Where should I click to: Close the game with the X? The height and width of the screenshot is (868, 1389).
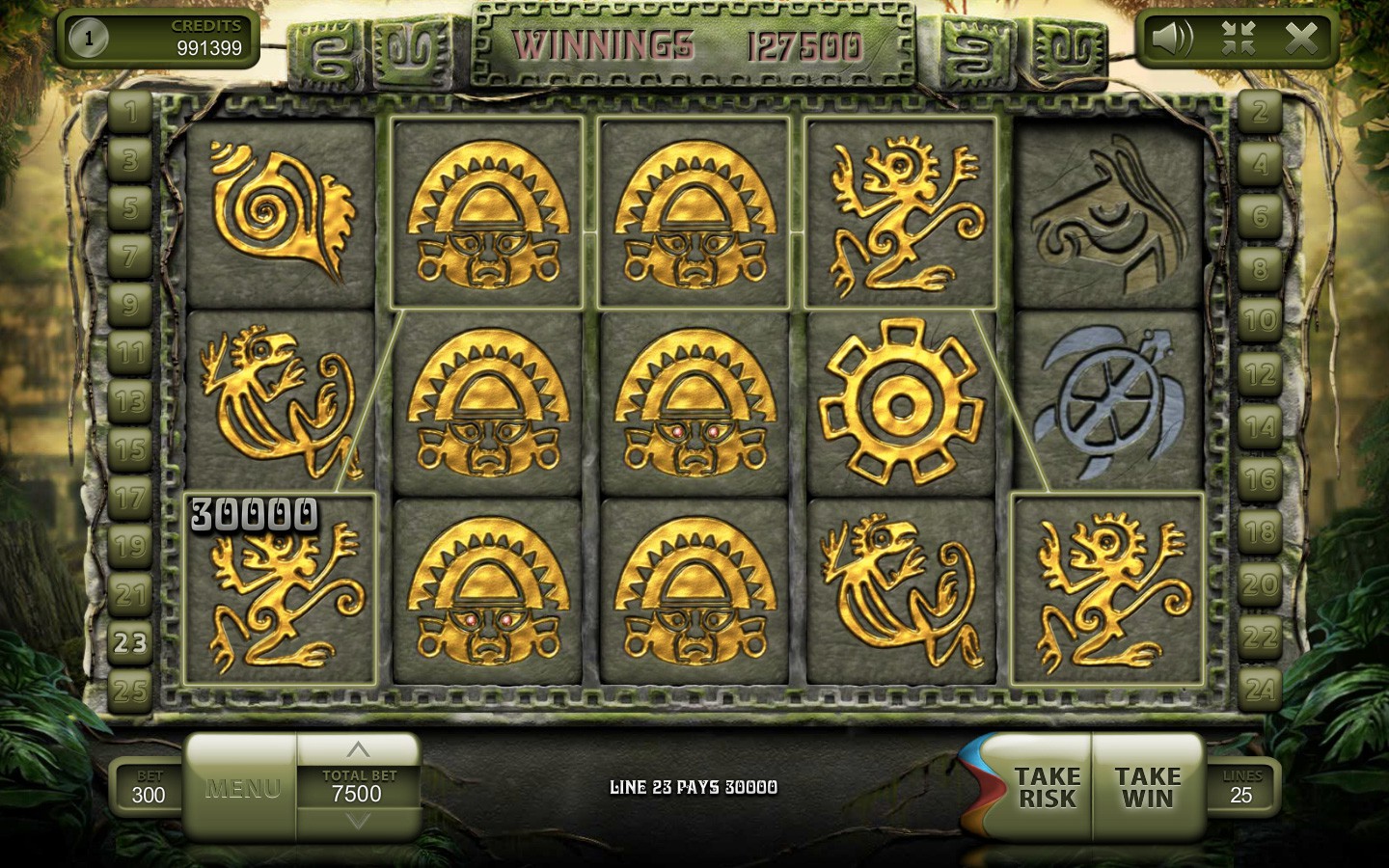(x=1301, y=39)
